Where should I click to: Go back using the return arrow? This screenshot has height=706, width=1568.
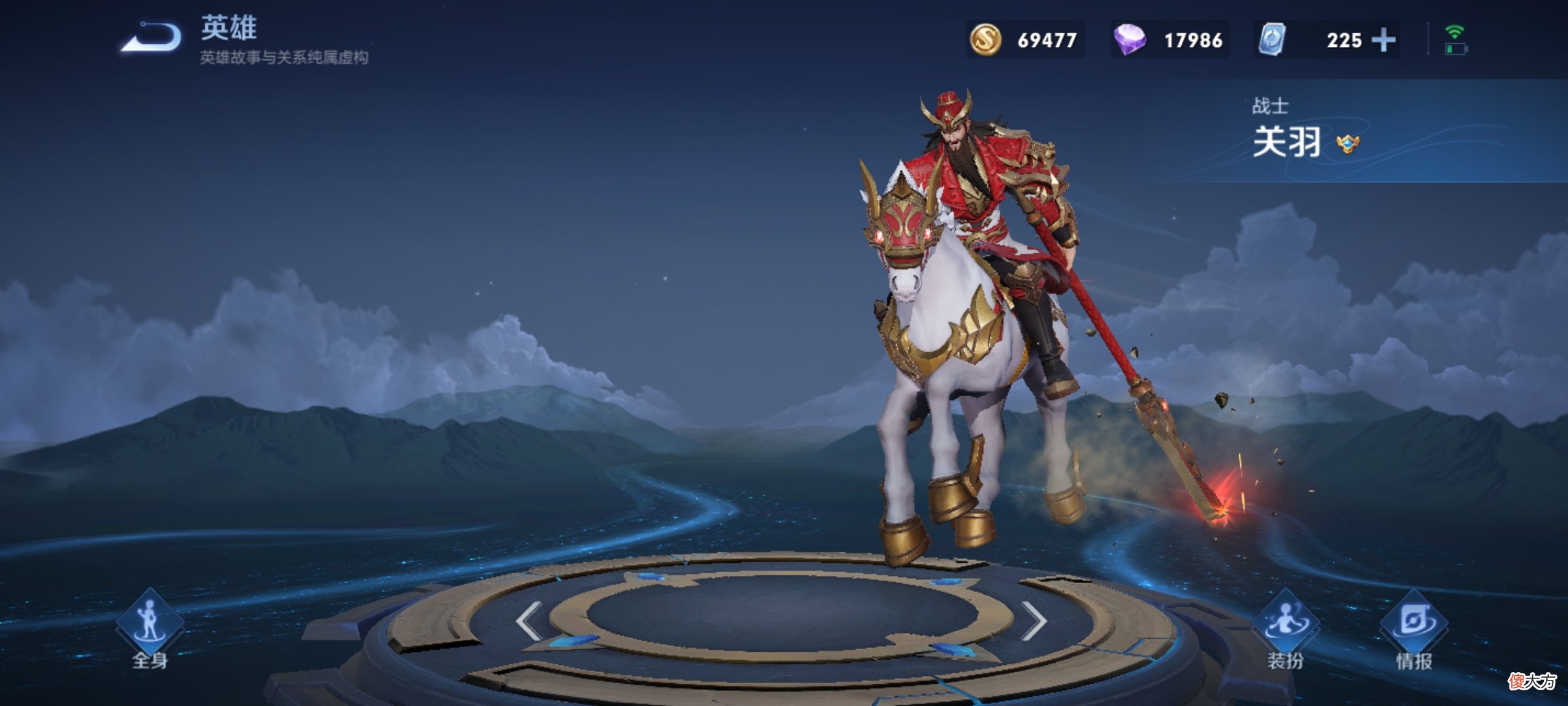coord(152,37)
